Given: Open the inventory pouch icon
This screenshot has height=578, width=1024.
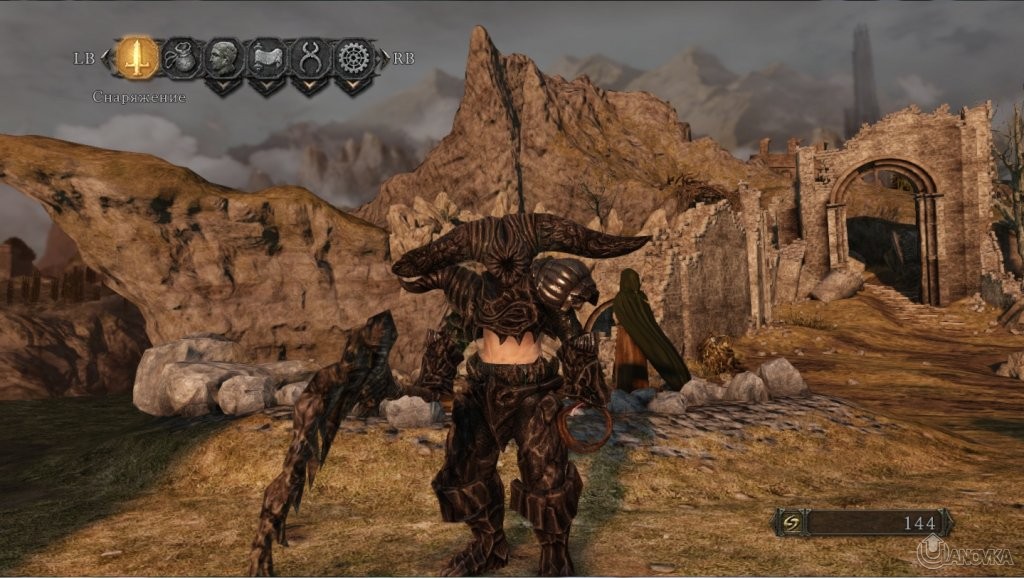Looking at the screenshot, I should tap(181, 57).
